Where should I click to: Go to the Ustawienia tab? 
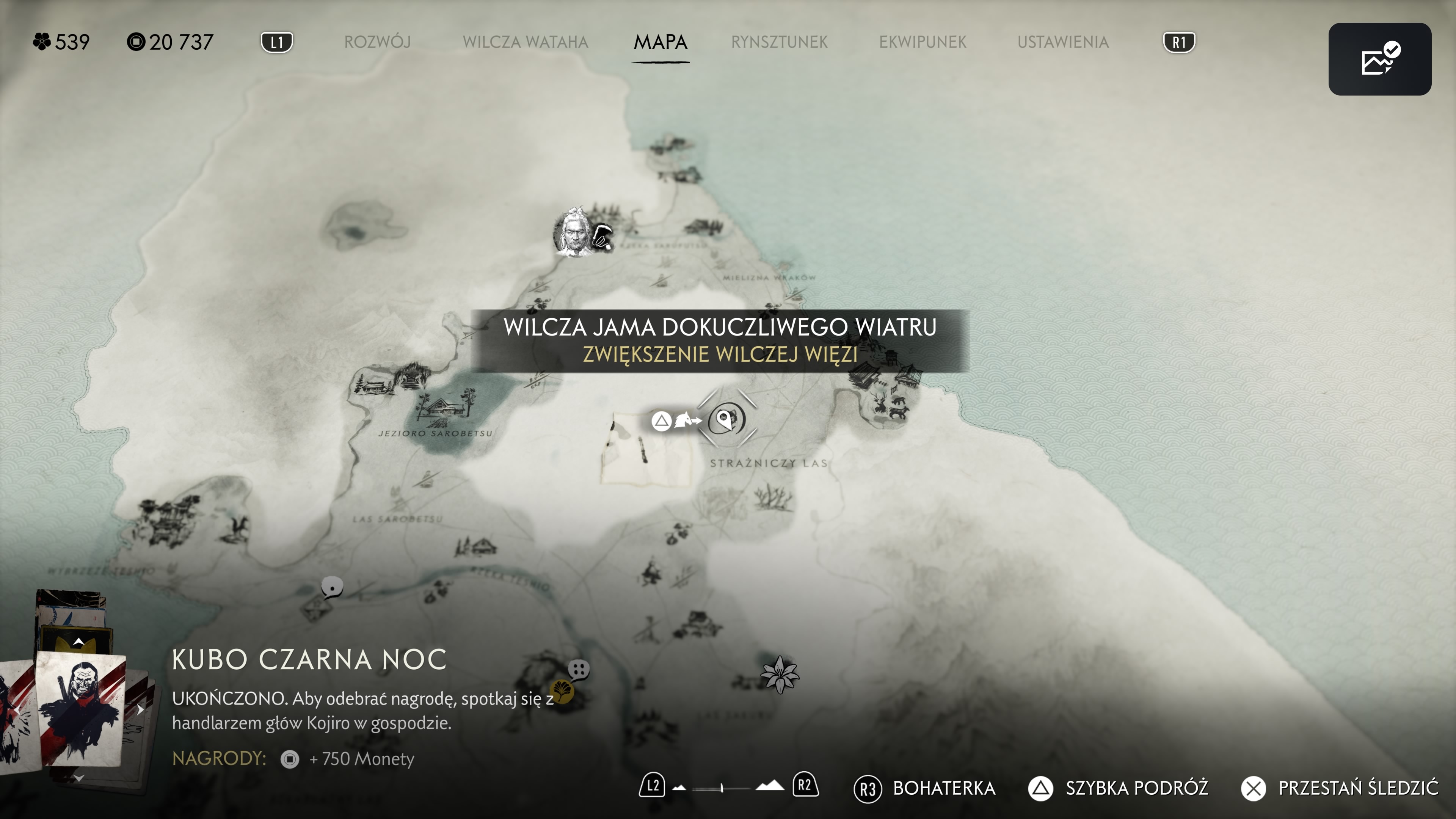[x=1062, y=42]
